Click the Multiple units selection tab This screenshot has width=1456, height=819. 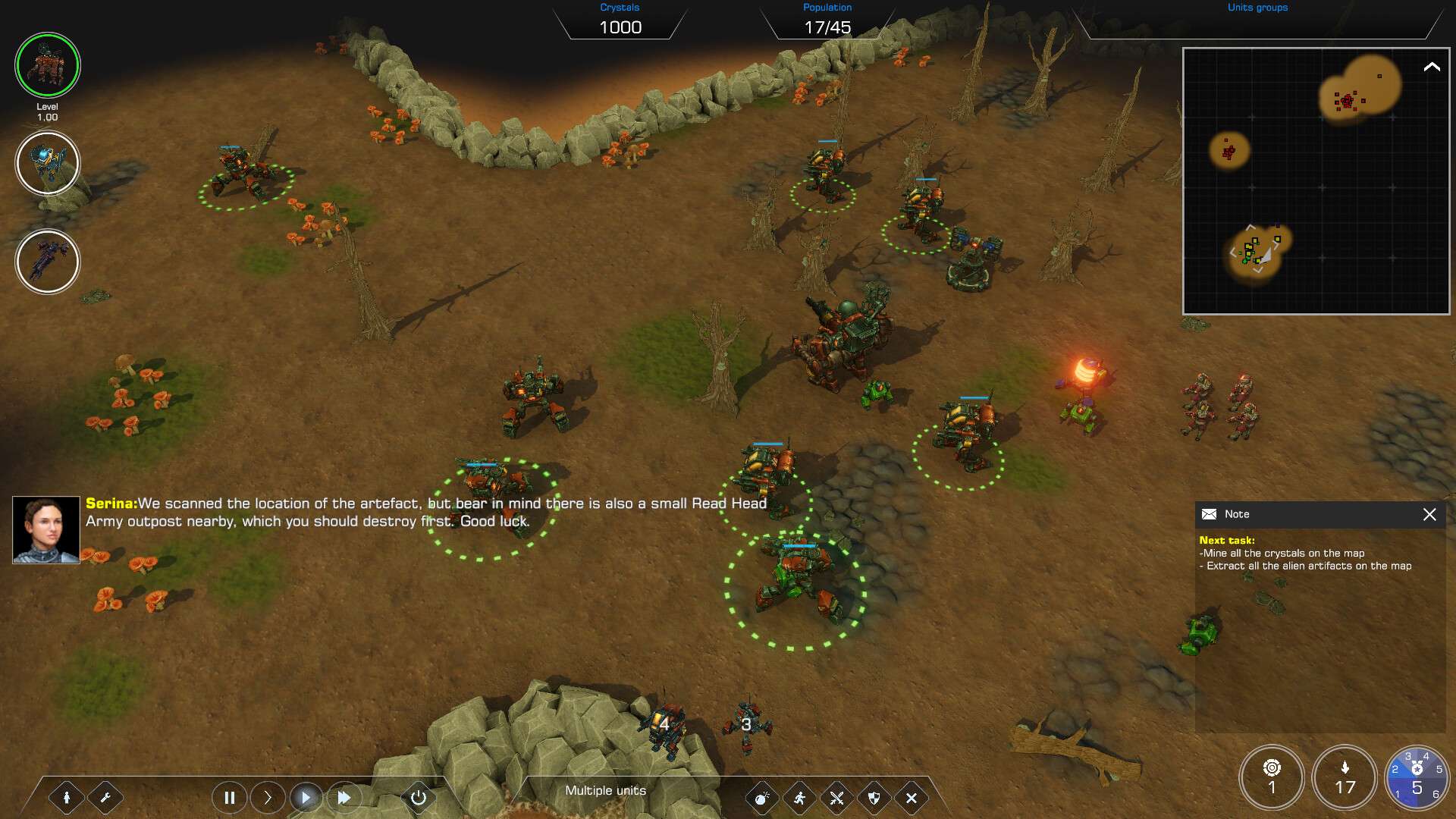[604, 790]
